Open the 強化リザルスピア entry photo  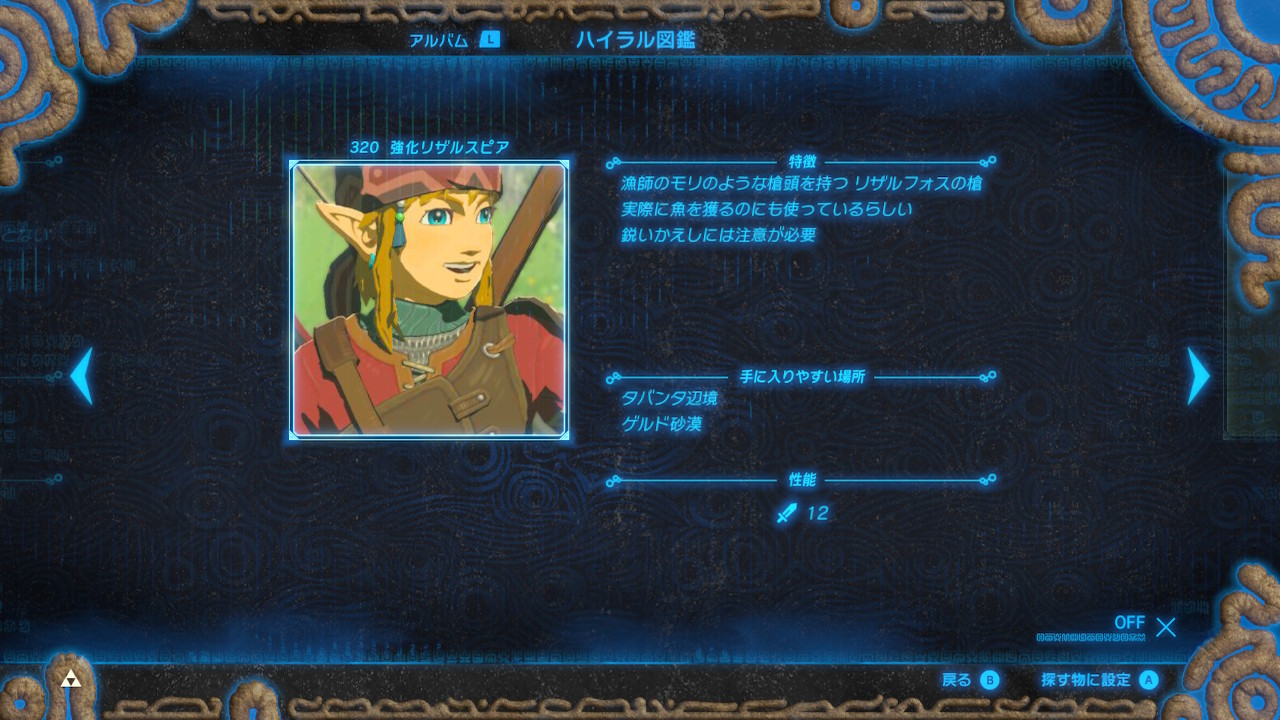point(429,300)
